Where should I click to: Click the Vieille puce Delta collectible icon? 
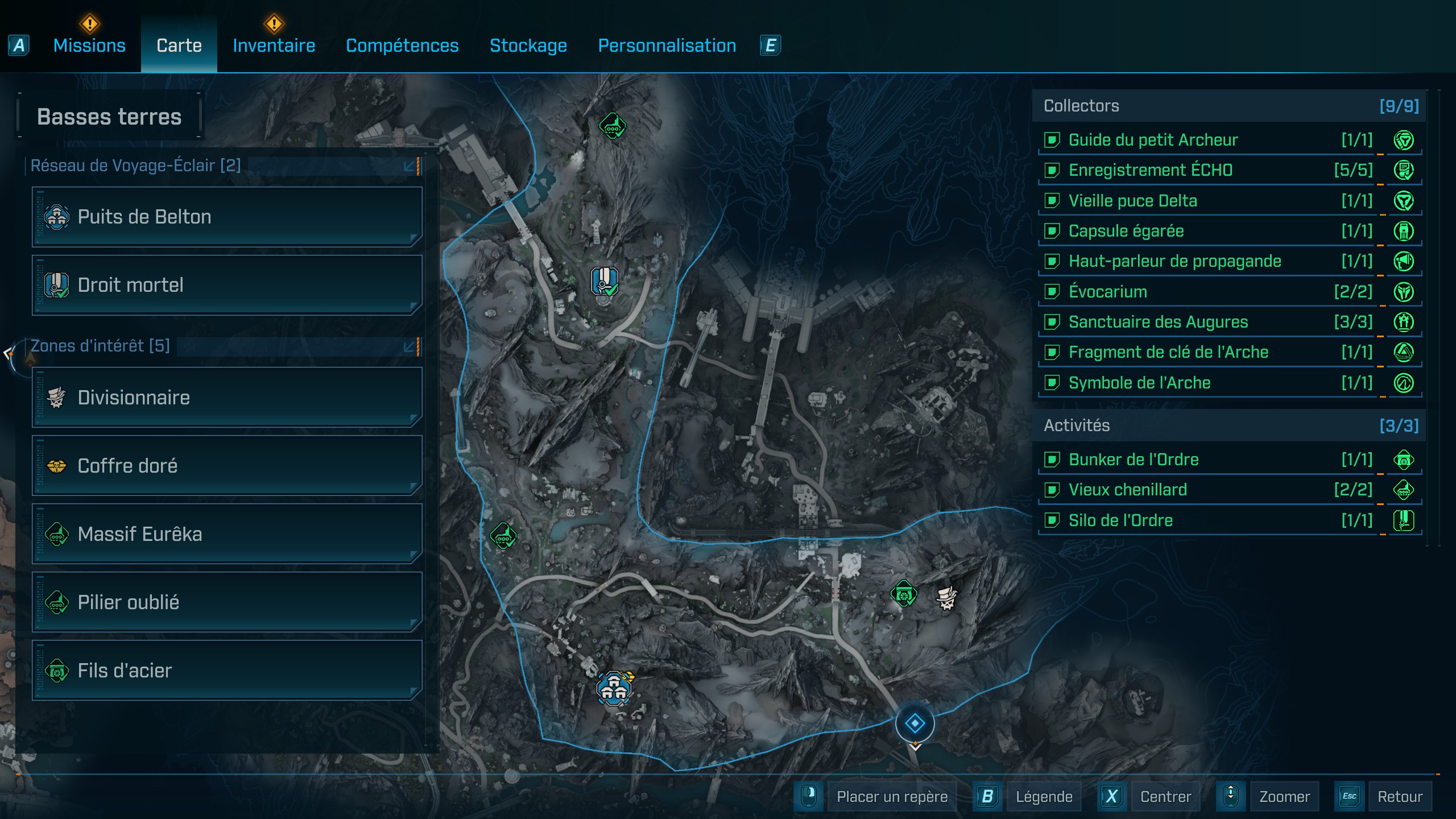pos(1405,200)
